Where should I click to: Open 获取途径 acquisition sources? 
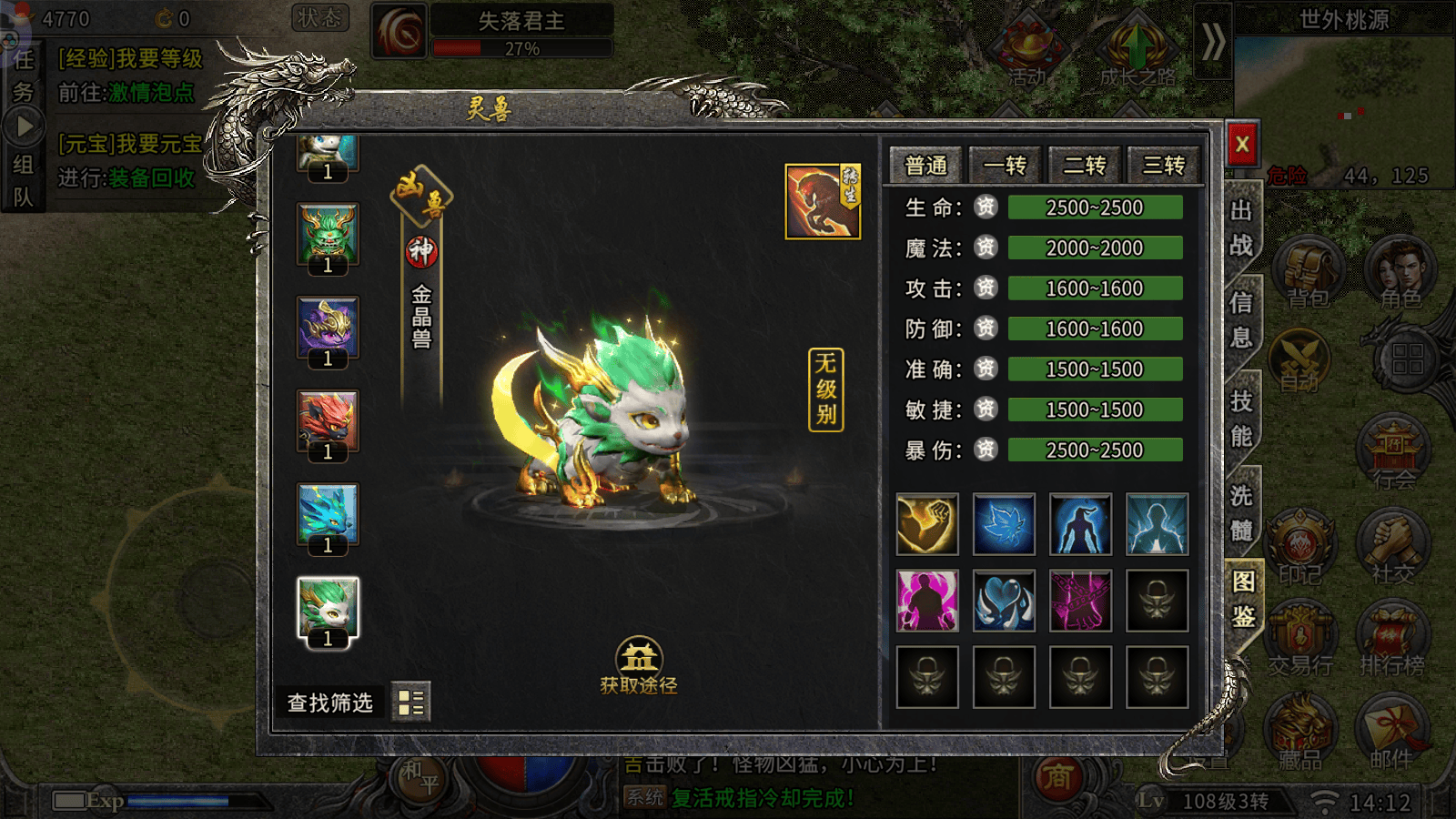(639, 667)
